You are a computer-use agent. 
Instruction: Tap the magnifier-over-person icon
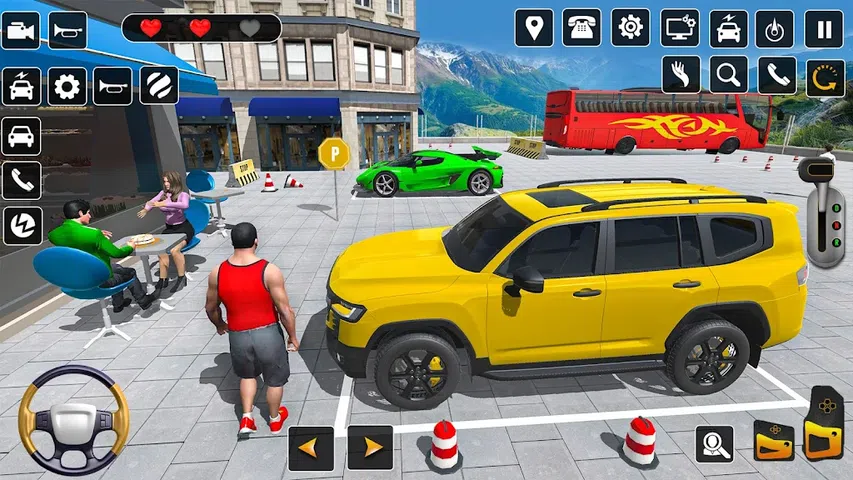[x=714, y=443]
